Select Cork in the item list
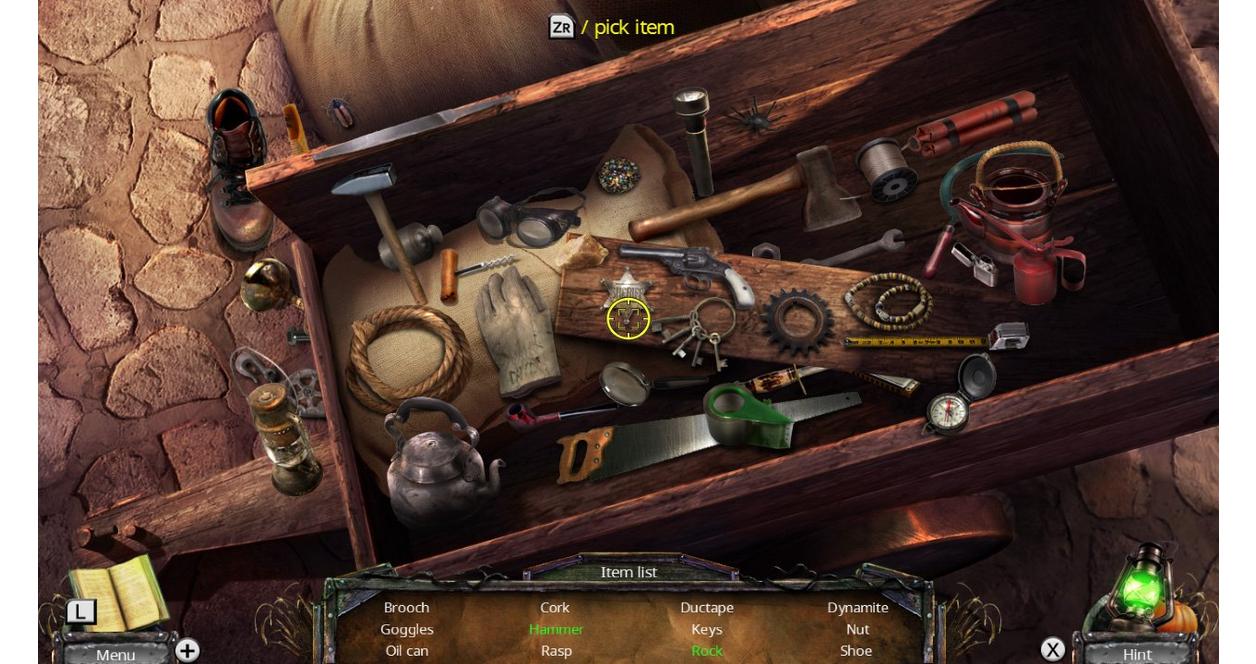Screen dimensions: 1256x664 point(555,607)
